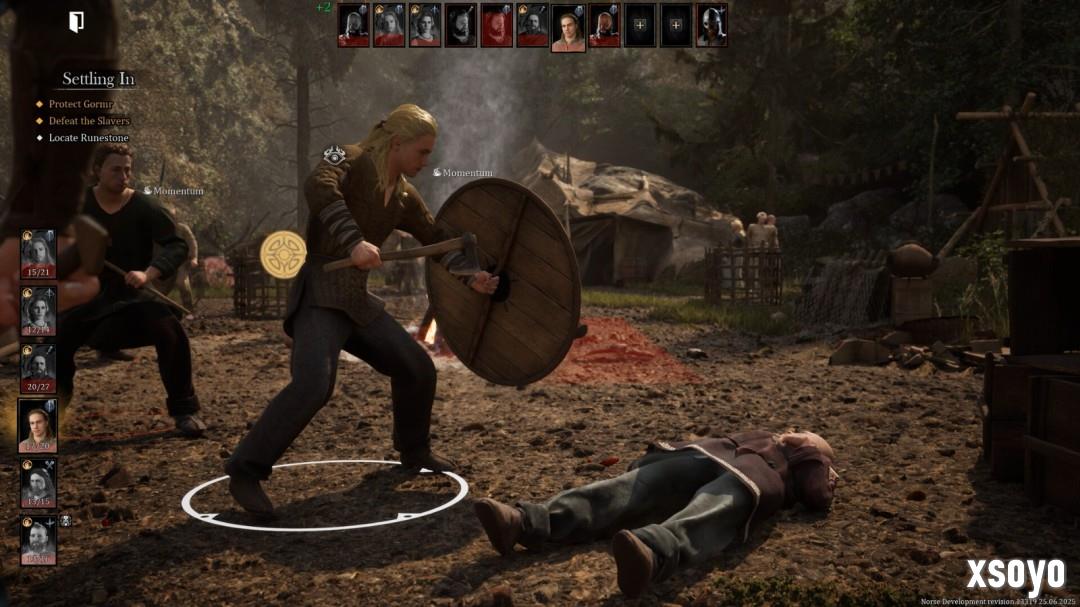Screen dimensions: 1080x607
Task: Click the door icon in the top-left corner
Action: 76,22
